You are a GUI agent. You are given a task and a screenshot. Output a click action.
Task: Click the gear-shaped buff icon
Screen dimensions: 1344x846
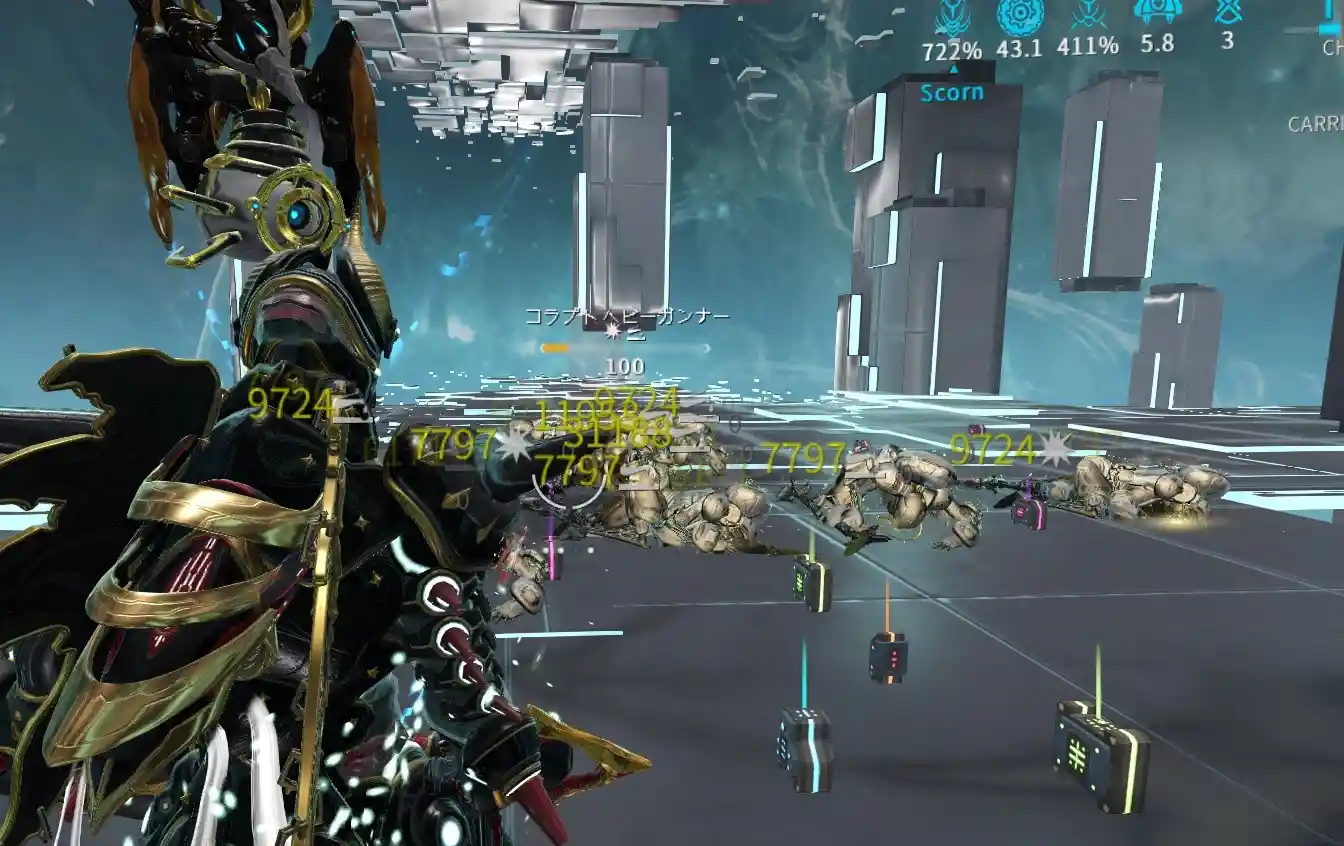(x=1020, y=15)
